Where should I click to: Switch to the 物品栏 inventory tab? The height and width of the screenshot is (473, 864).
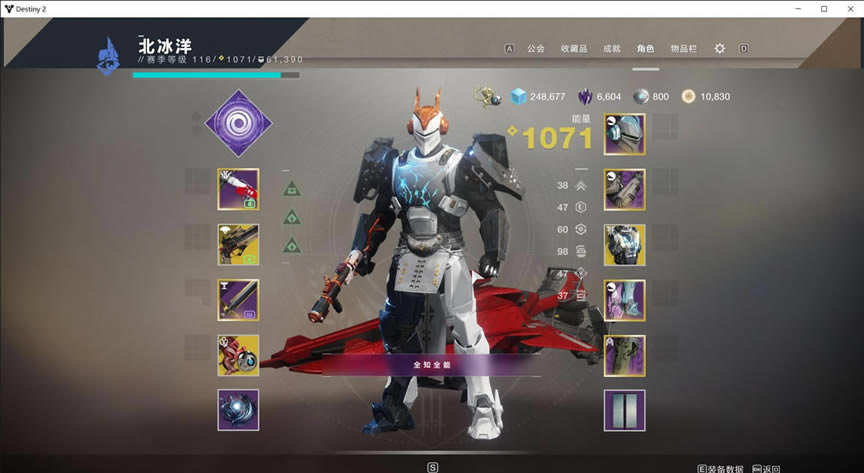coord(683,48)
